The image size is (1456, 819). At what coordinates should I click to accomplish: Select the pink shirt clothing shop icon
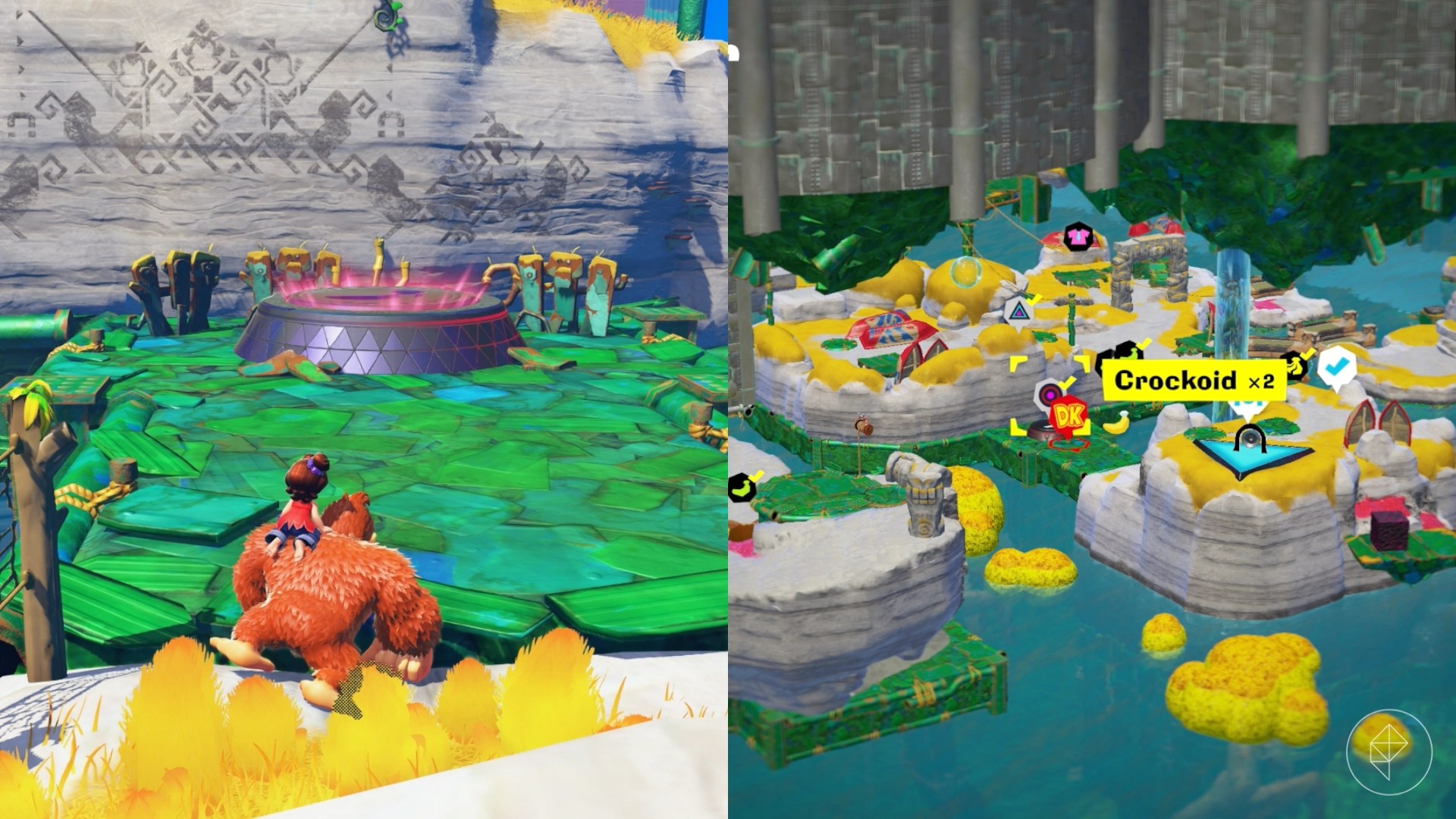1079,237
